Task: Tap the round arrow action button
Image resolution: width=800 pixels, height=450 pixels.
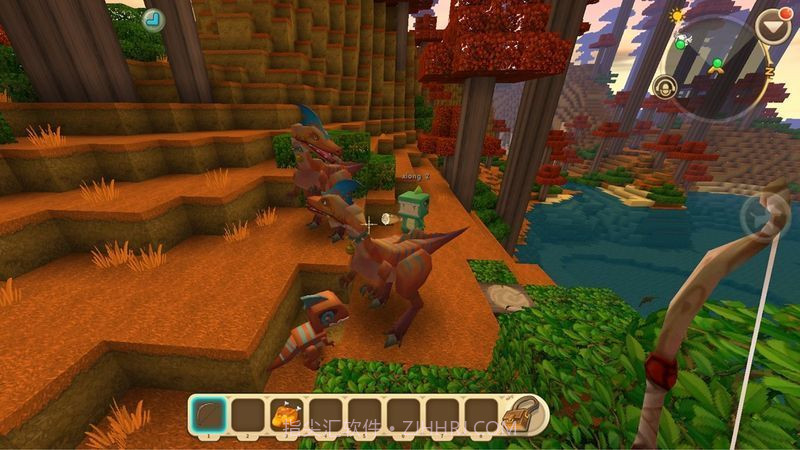Action: pyautogui.click(x=764, y=216)
